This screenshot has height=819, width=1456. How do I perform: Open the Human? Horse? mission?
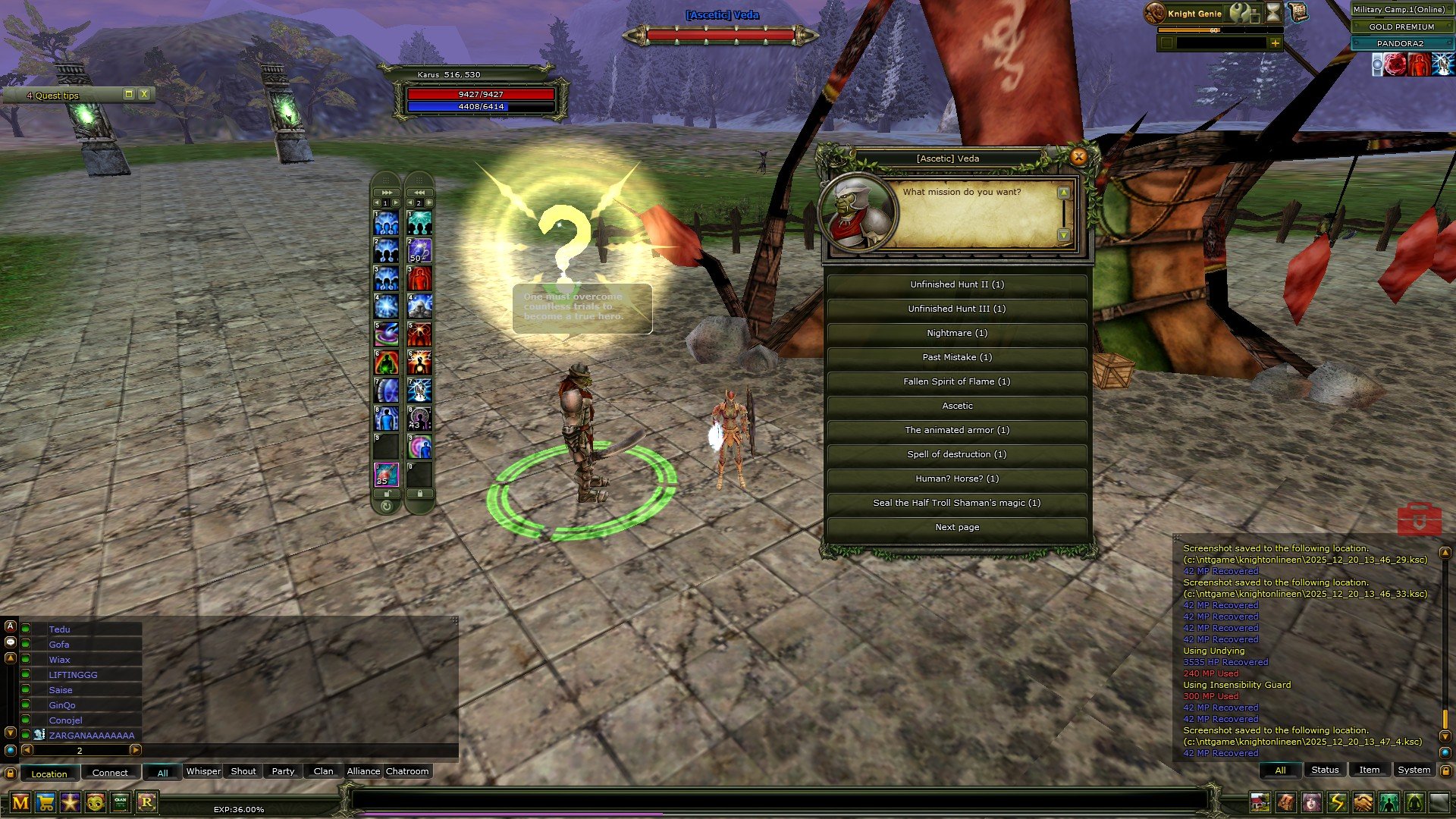[x=956, y=479]
